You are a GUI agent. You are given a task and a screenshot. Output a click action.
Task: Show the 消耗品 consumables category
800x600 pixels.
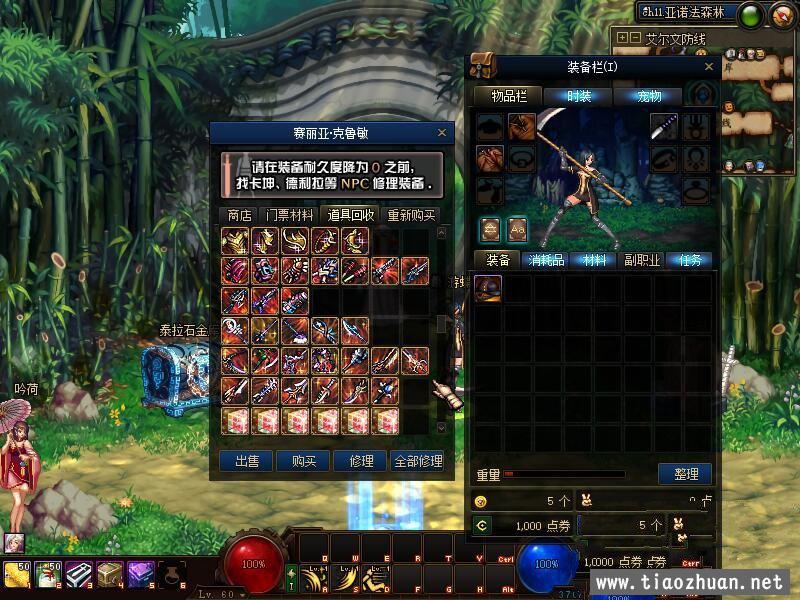546,260
